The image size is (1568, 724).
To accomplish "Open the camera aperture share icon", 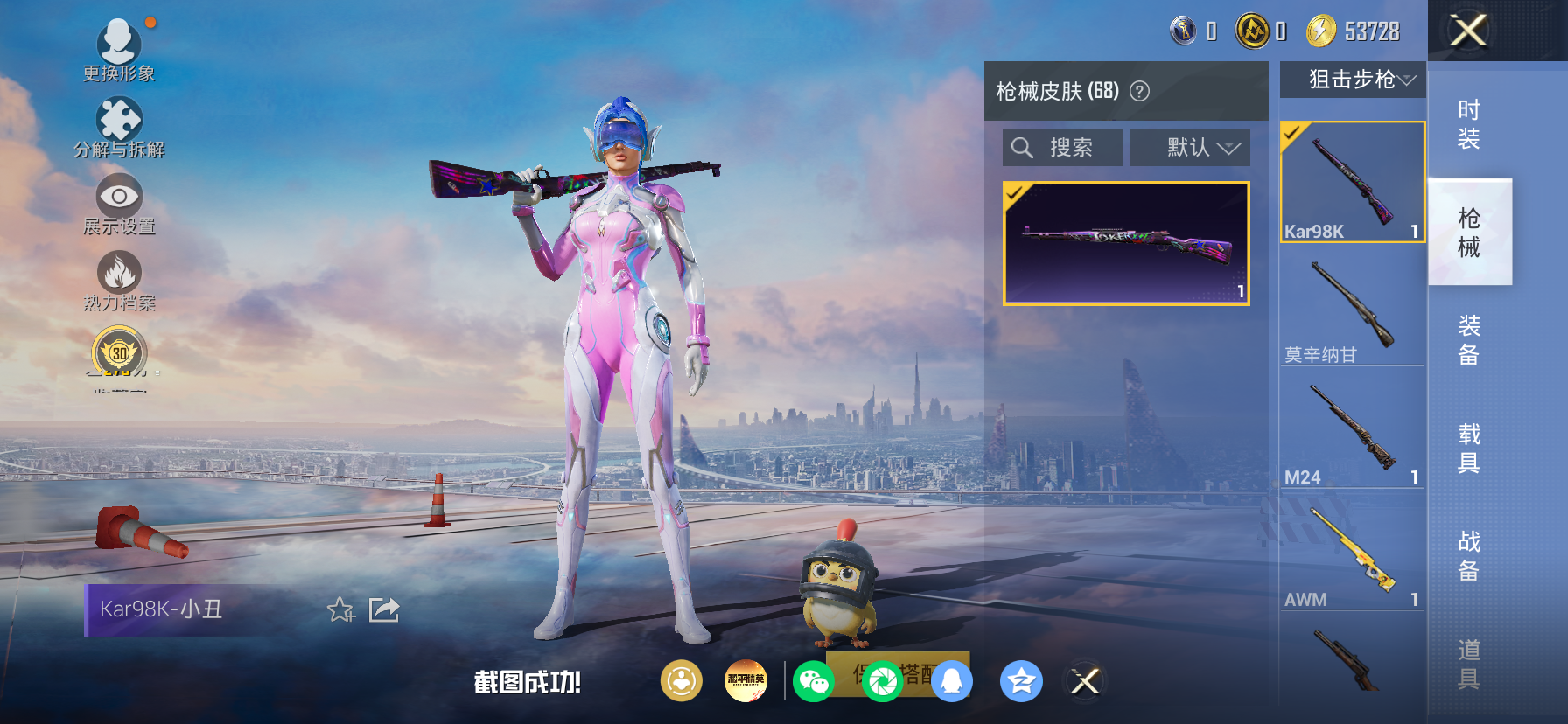I will tap(881, 681).
